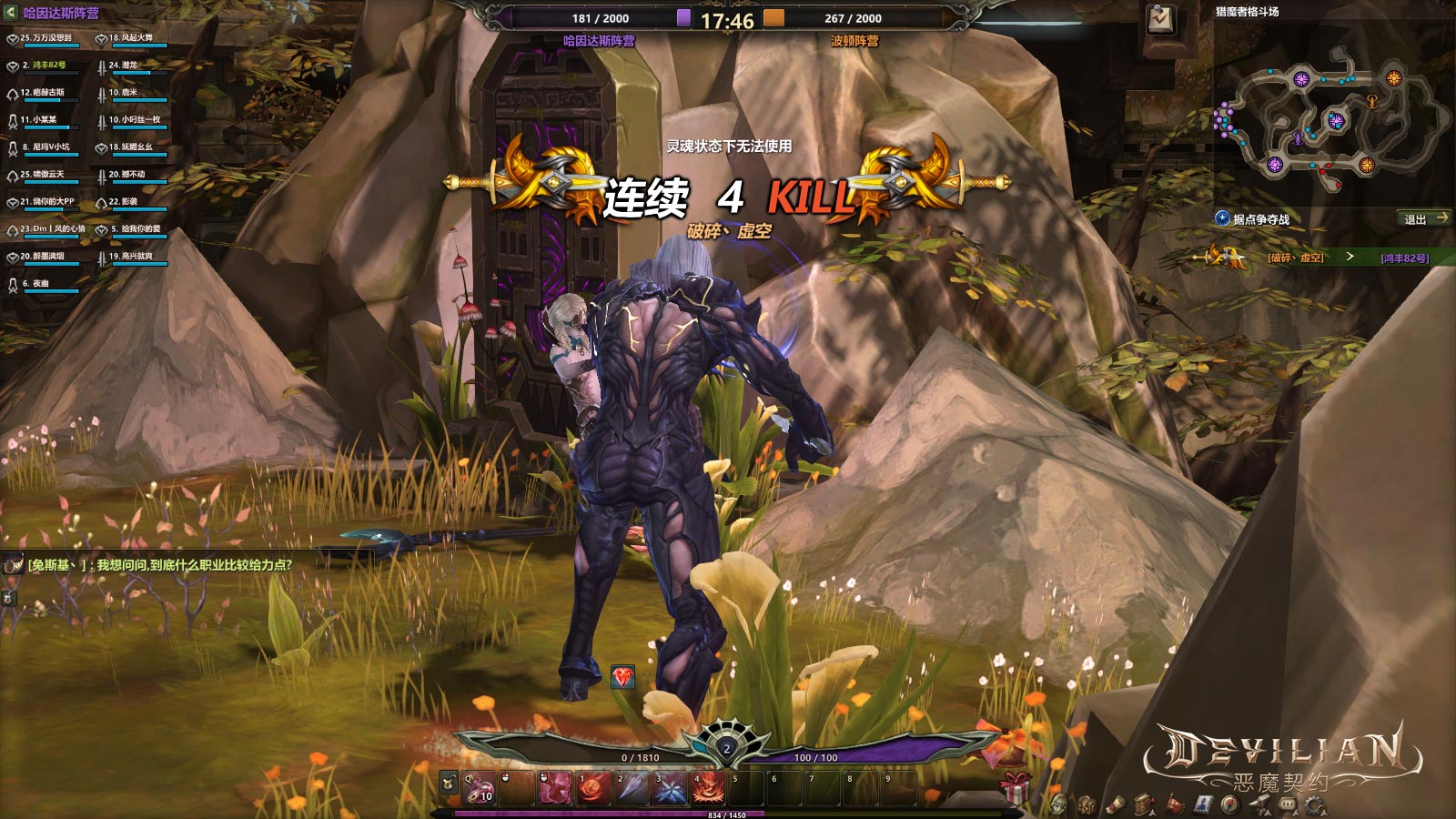
Task: Activate the red fireball skill in slot 1
Action: coord(594,788)
